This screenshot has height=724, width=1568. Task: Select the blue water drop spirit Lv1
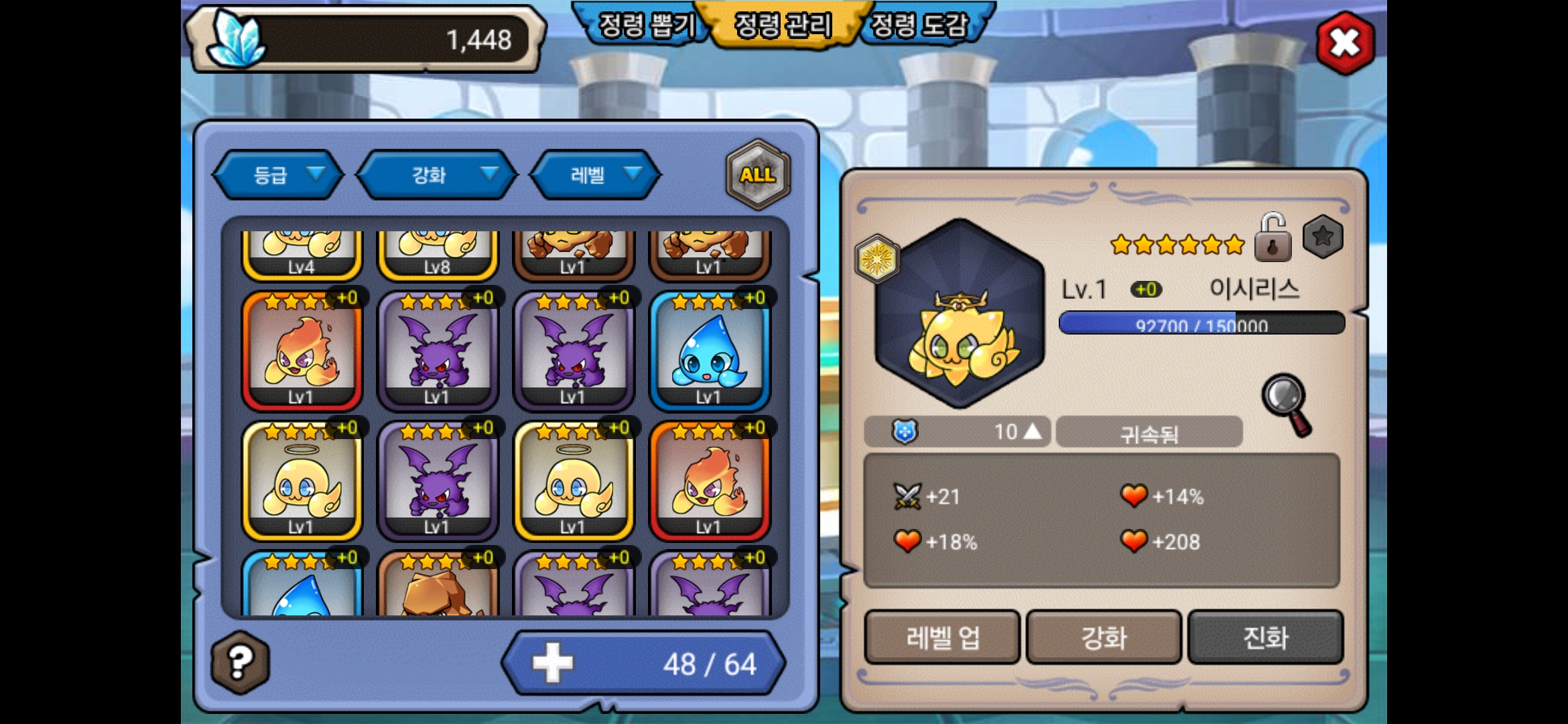pyautogui.click(x=710, y=352)
